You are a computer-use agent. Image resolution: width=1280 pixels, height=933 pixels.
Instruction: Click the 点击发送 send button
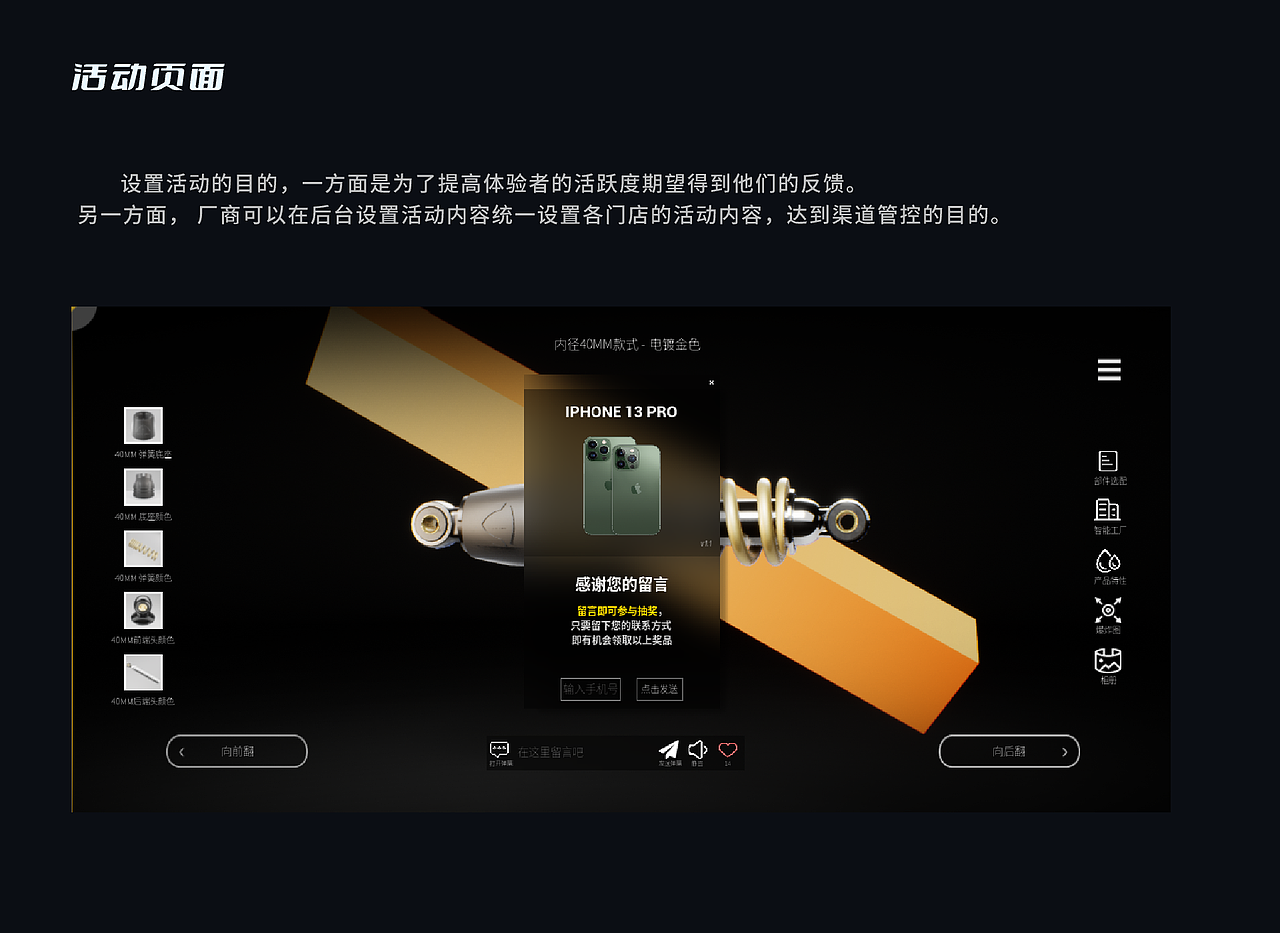659,689
